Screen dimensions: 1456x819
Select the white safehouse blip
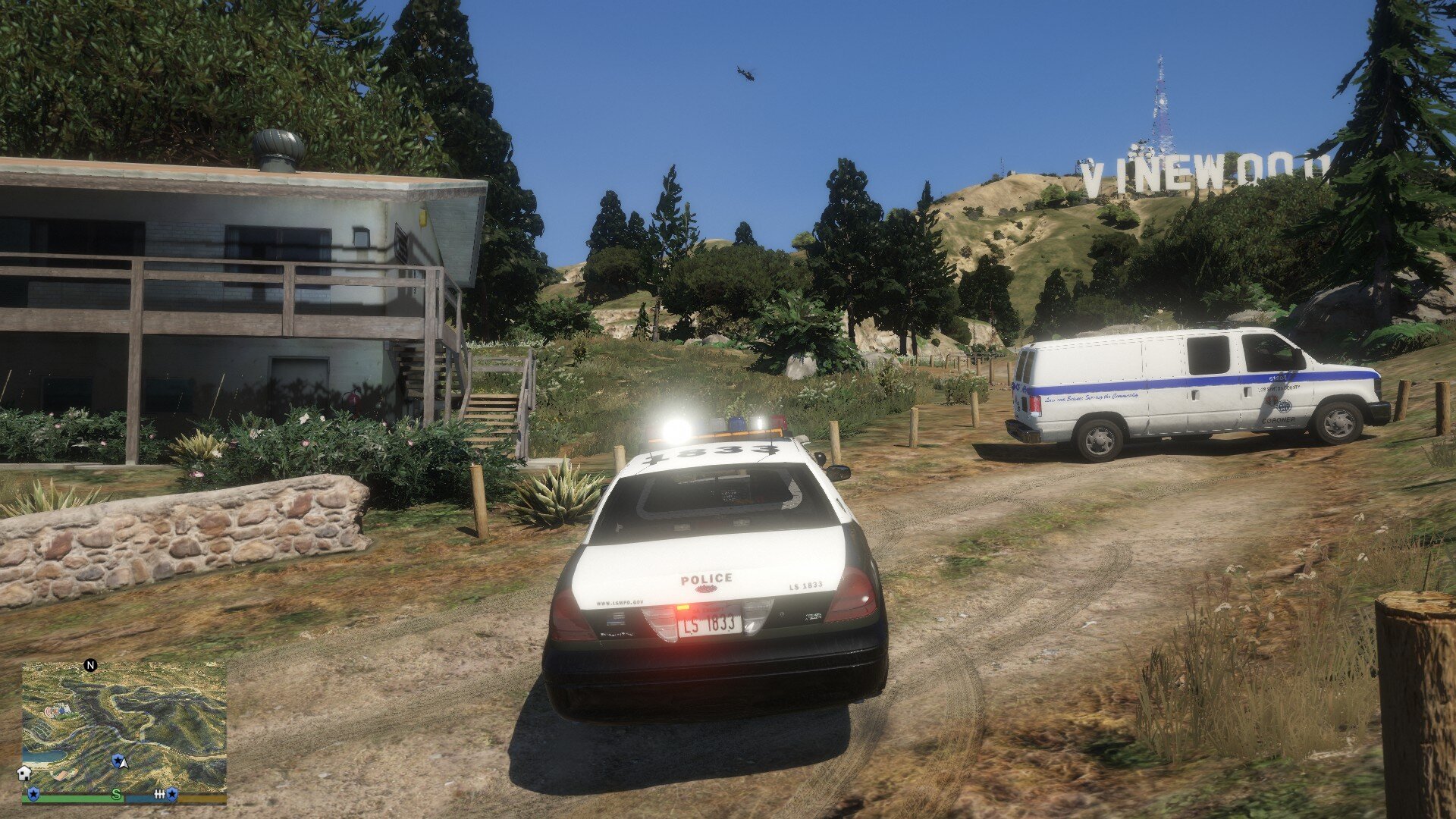(x=24, y=773)
